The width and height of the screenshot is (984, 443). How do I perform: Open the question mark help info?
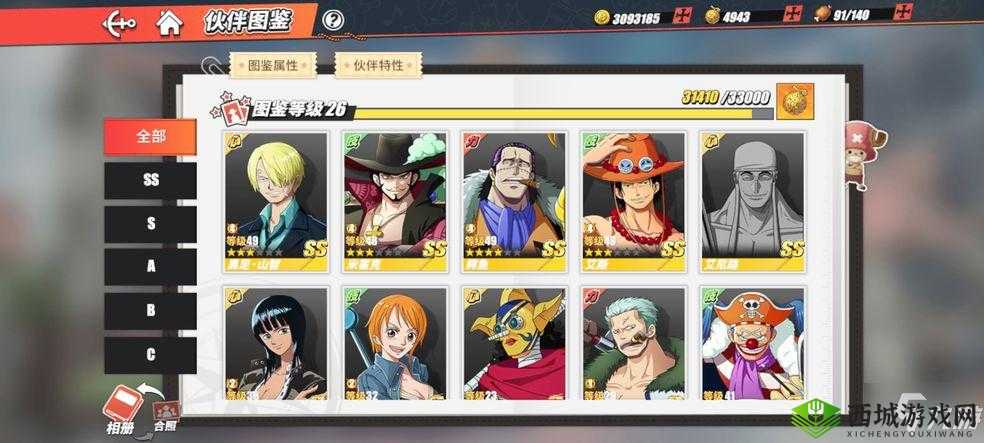pos(334,20)
